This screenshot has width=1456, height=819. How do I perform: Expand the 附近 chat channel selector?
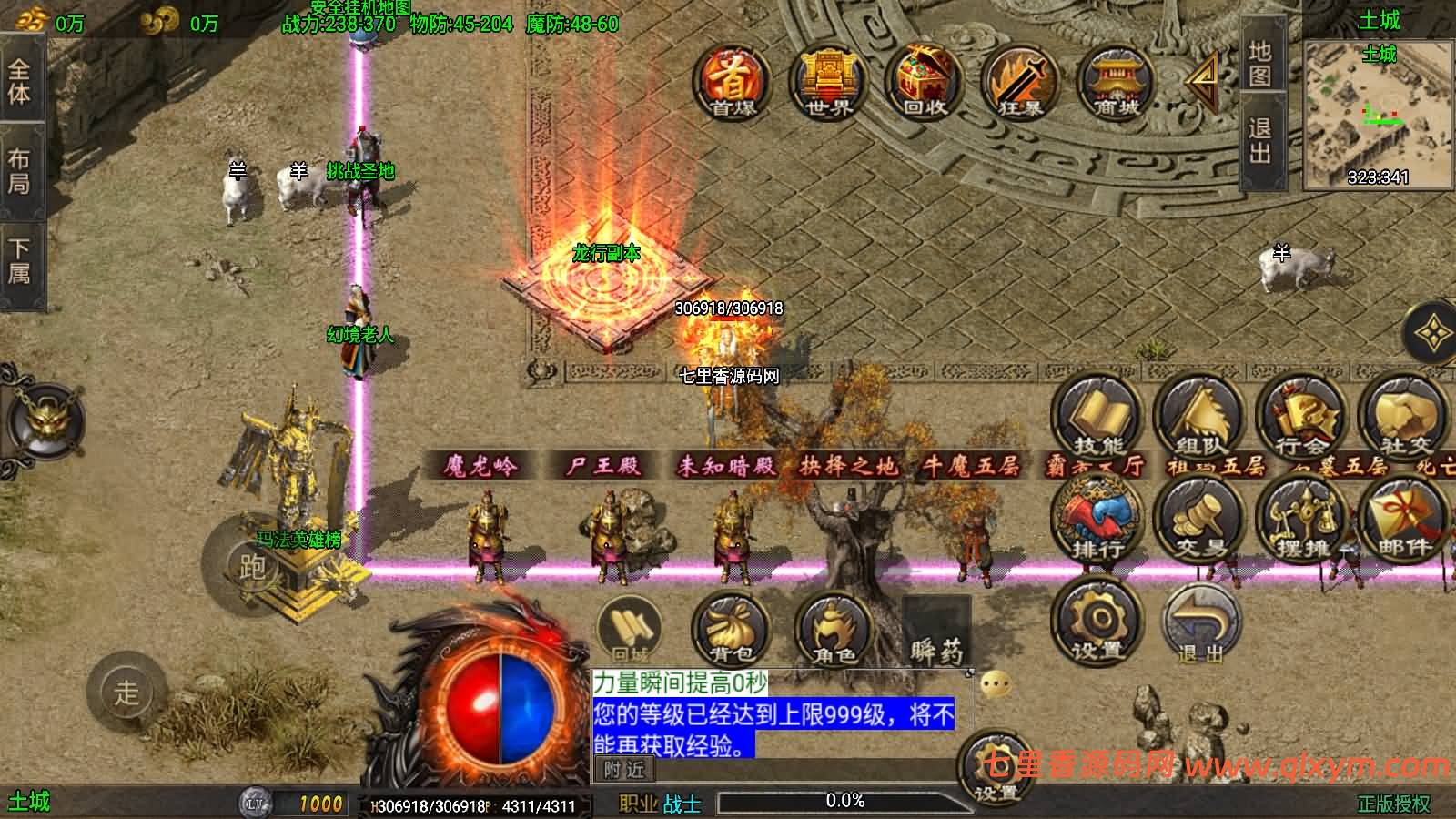[624, 769]
